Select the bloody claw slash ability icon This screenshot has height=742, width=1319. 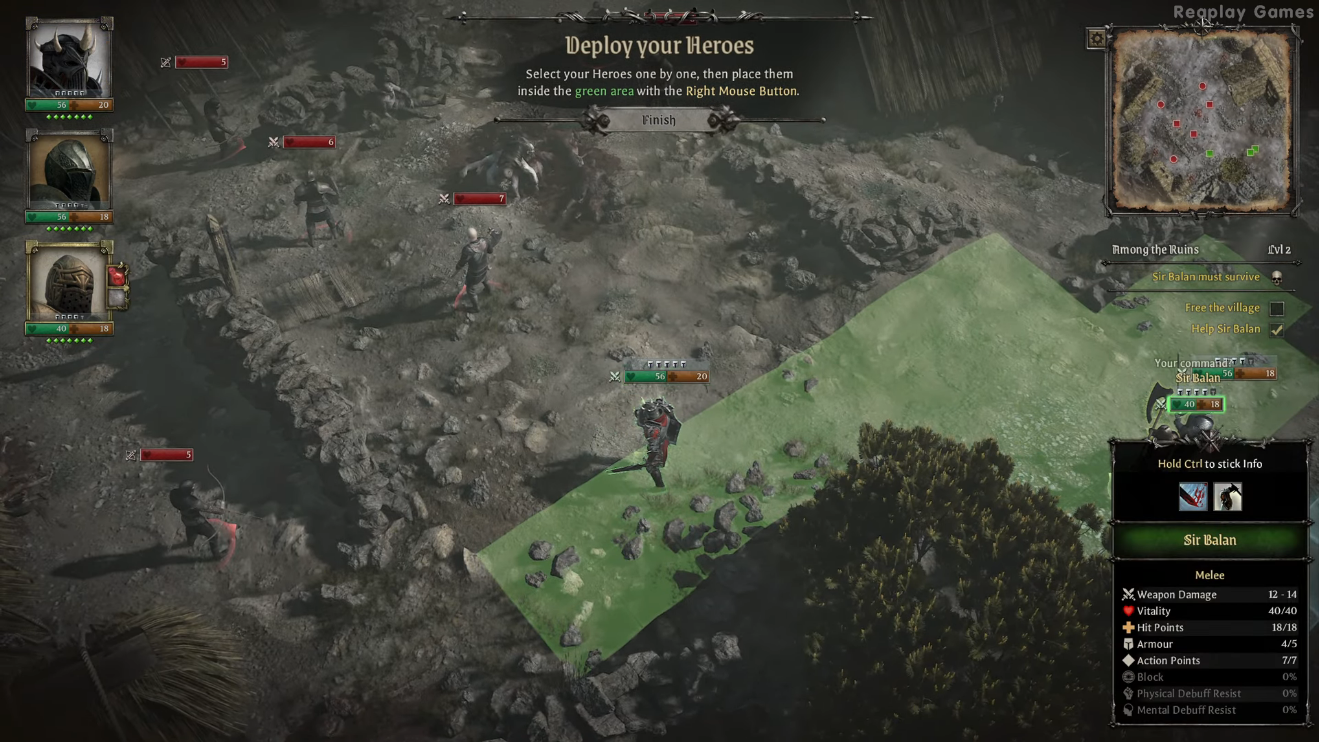pos(1192,496)
